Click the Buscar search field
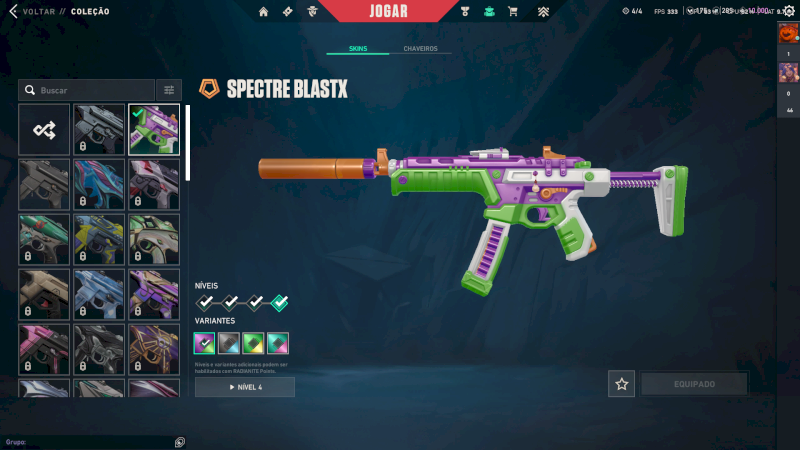The height and width of the screenshot is (450, 800). (x=88, y=90)
